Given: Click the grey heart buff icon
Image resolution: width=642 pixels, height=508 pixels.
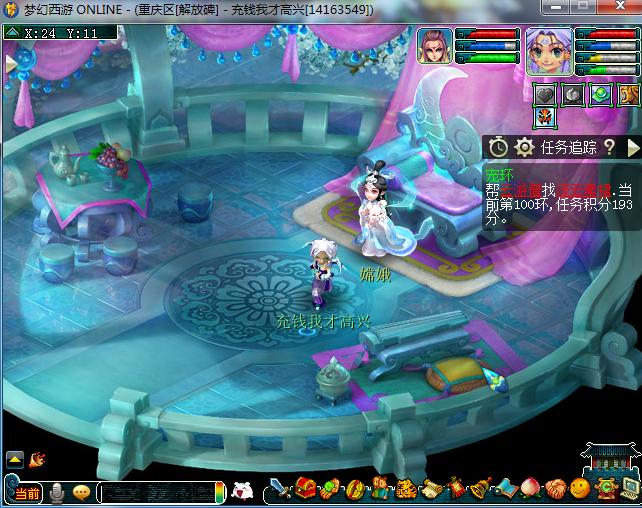Looking at the screenshot, I should coord(543,95).
